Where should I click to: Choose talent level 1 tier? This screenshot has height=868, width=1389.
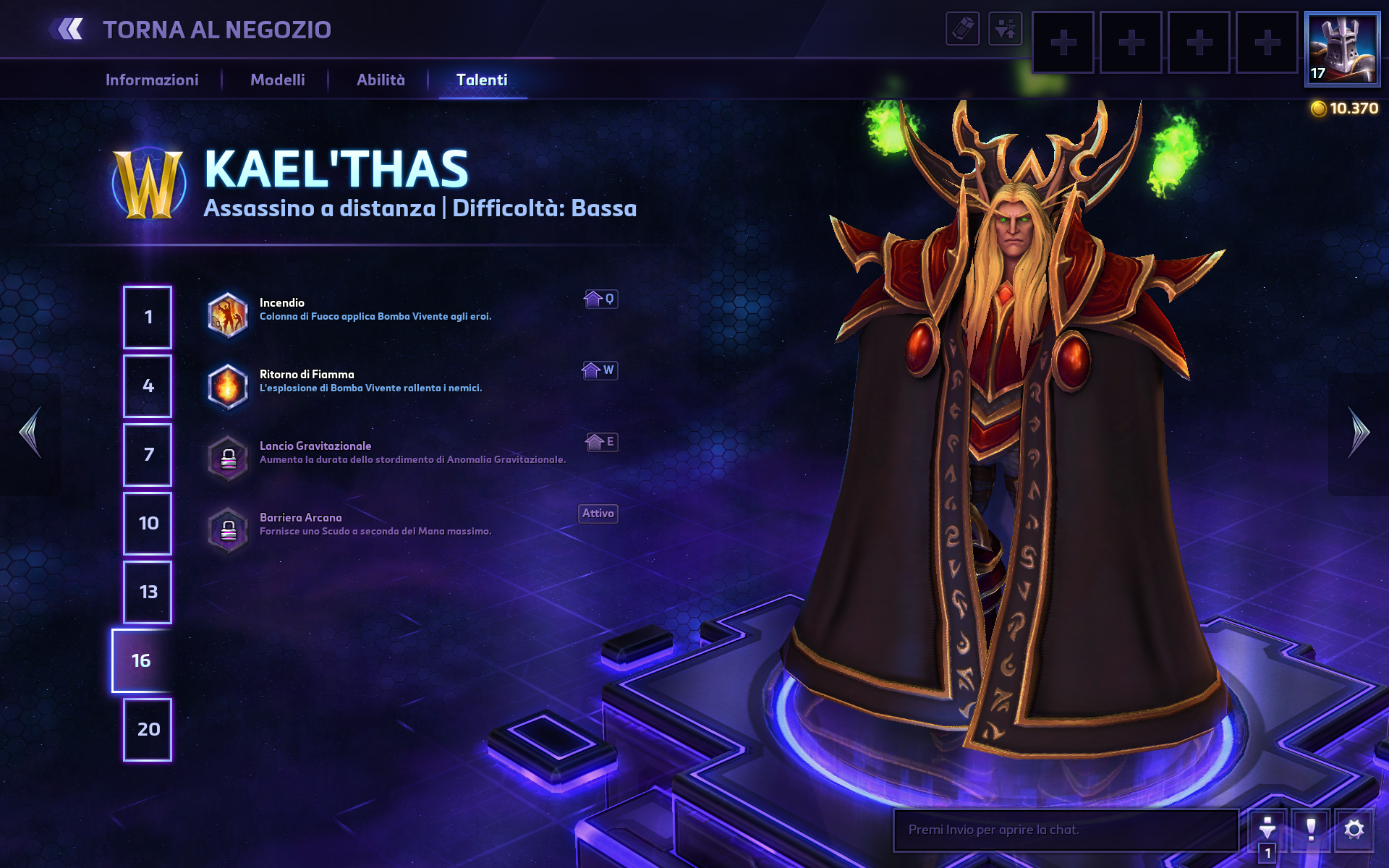click(148, 317)
